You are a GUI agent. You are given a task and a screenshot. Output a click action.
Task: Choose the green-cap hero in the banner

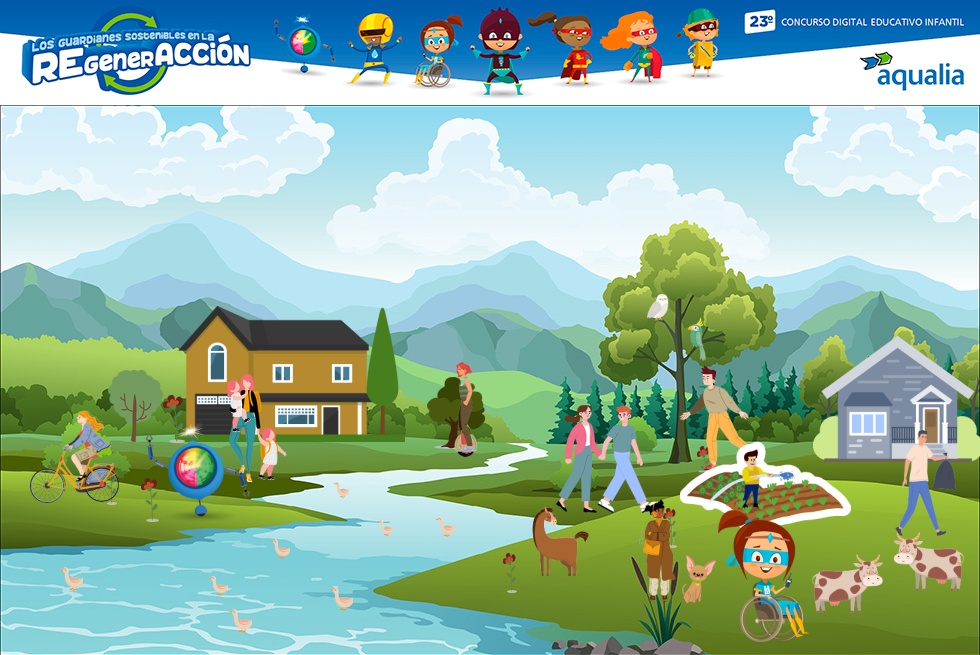coord(701,43)
